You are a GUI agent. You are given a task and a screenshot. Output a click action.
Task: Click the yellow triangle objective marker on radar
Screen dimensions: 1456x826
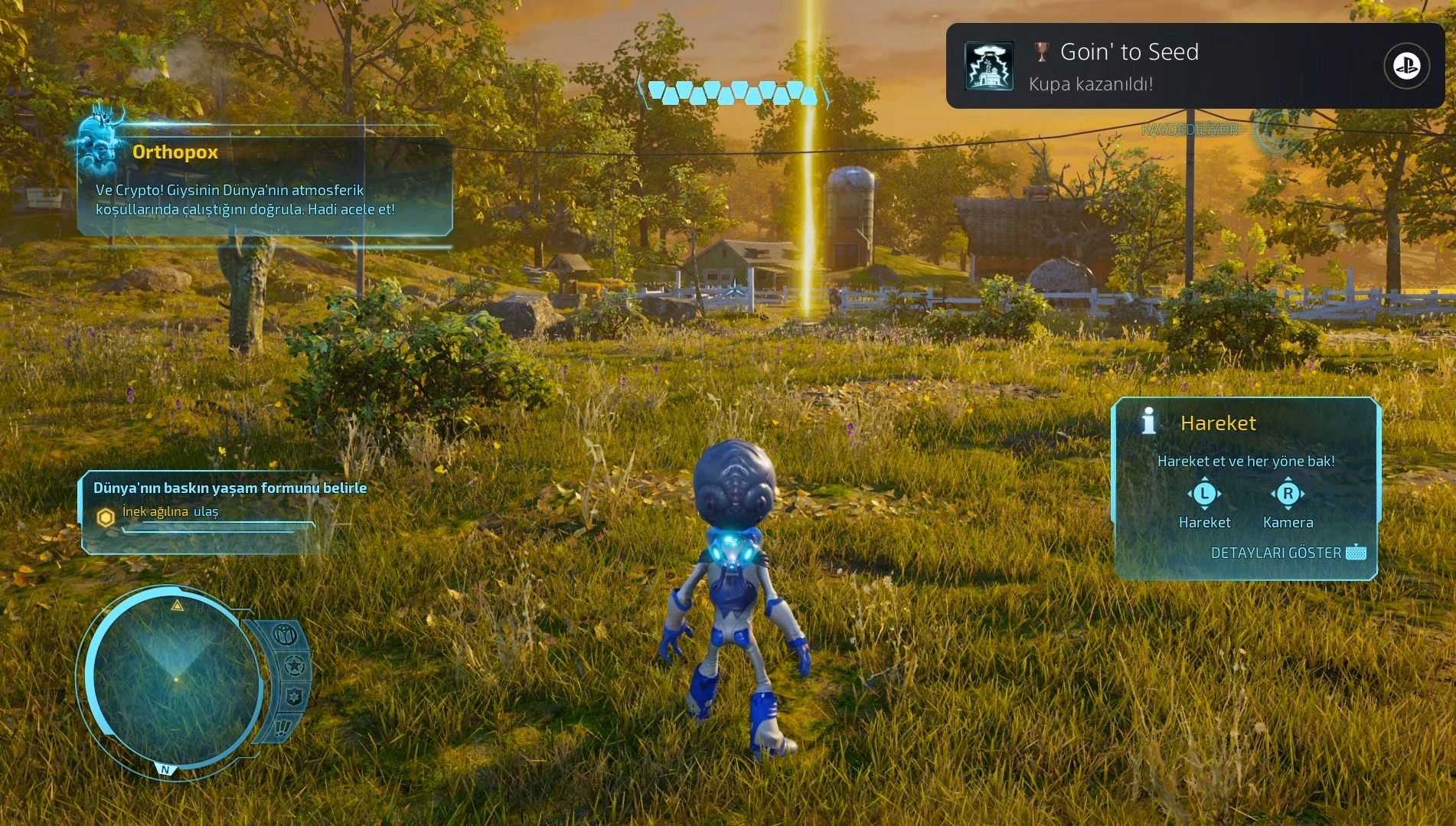[x=178, y=606]
